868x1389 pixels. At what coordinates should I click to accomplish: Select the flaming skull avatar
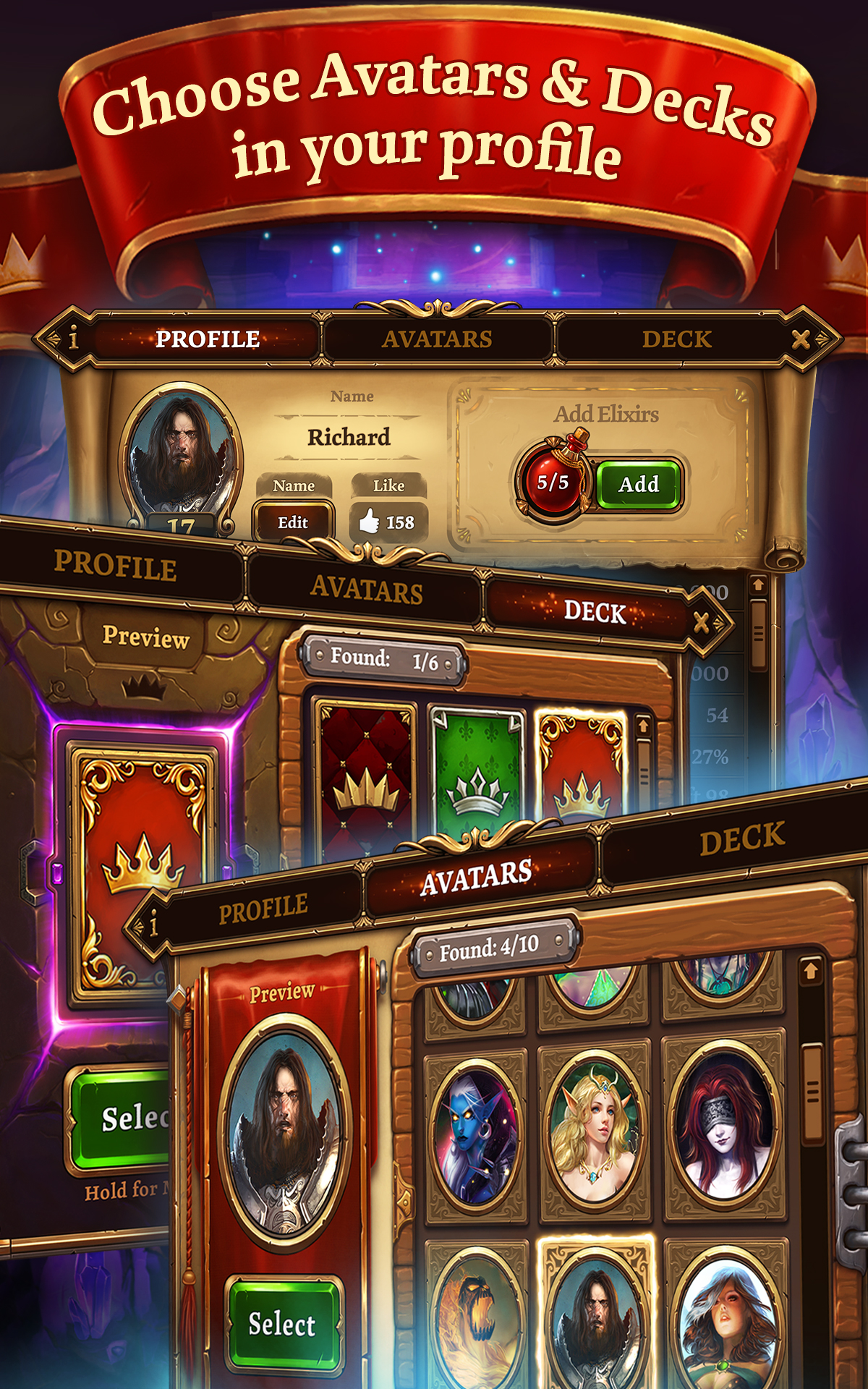(476, 1318)
